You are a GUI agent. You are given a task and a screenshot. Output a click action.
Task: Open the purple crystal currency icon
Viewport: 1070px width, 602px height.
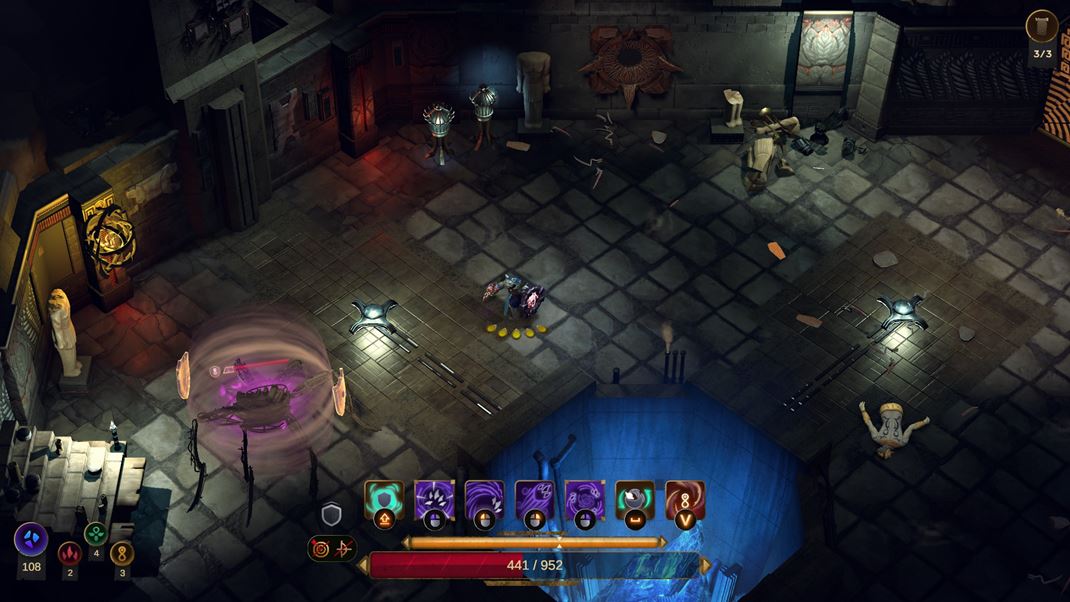(x=31, y=540)
